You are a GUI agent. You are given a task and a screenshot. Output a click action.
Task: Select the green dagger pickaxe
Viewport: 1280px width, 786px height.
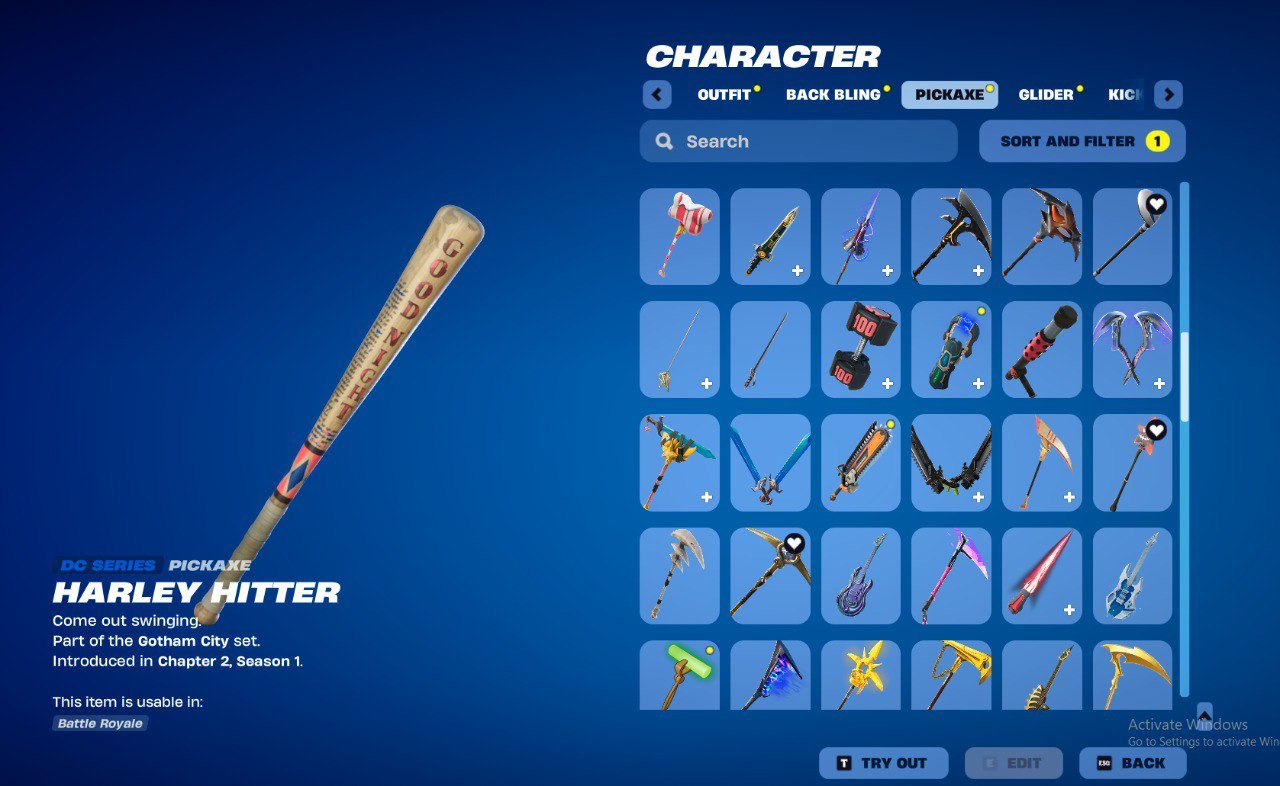click(769, 237)
